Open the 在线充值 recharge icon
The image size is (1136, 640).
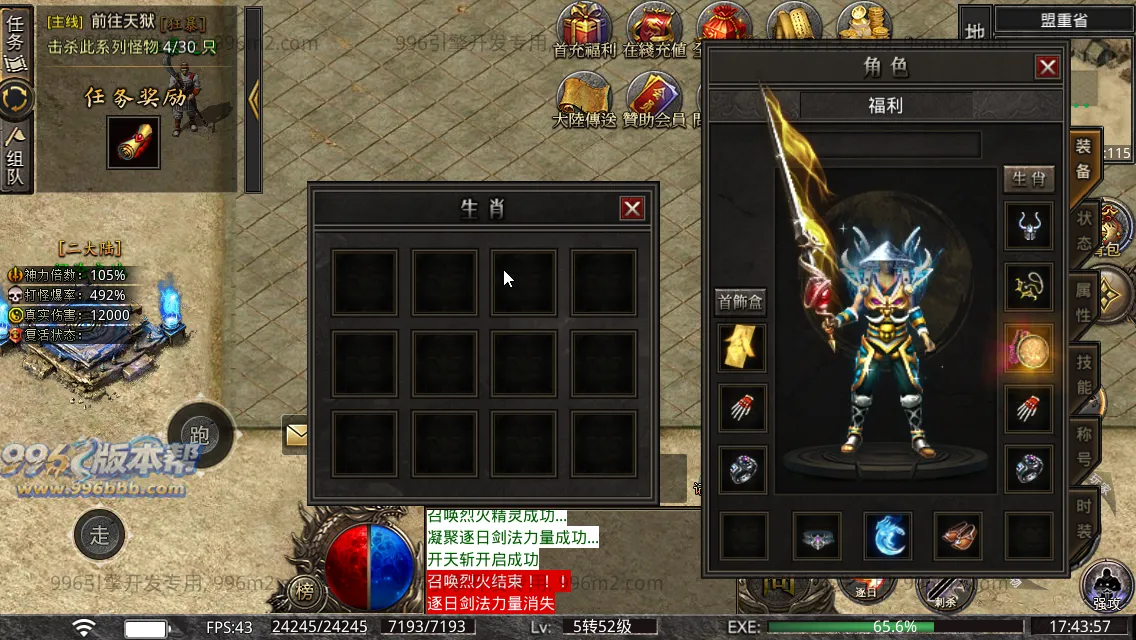654,27
